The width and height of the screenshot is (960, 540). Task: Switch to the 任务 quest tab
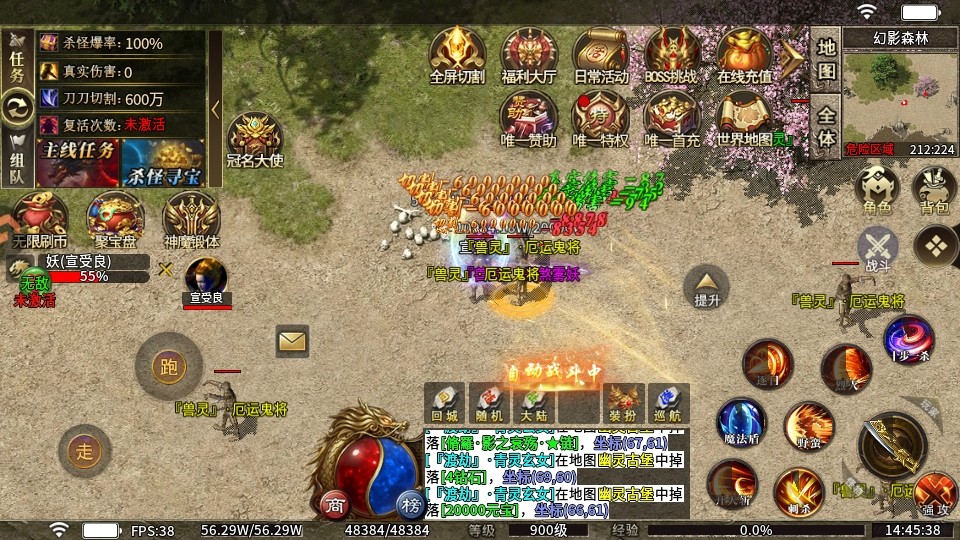(16, 58)
